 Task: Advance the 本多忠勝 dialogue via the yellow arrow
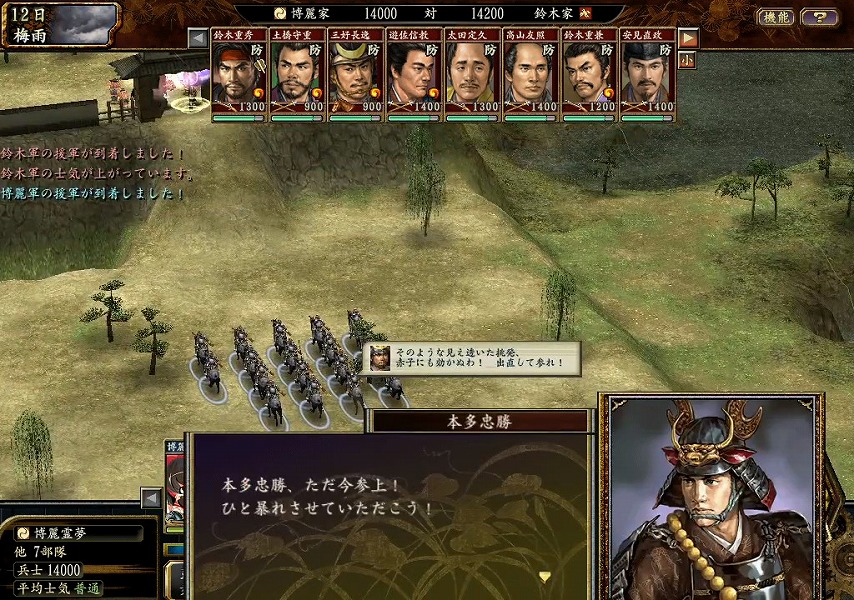pos(545,576)
